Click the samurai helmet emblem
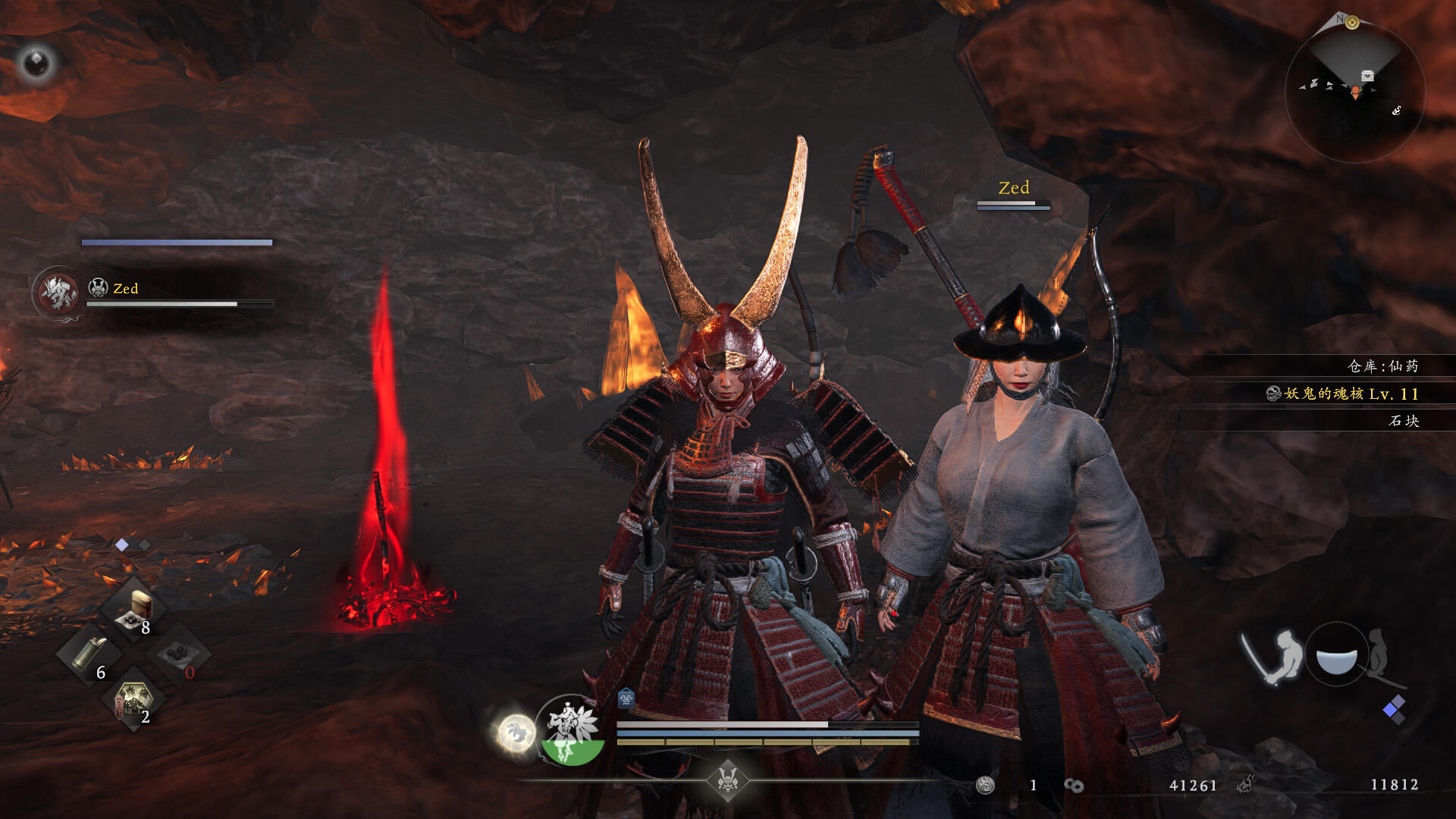Viewport: 1456px width, 819px height. coord(728,779)
